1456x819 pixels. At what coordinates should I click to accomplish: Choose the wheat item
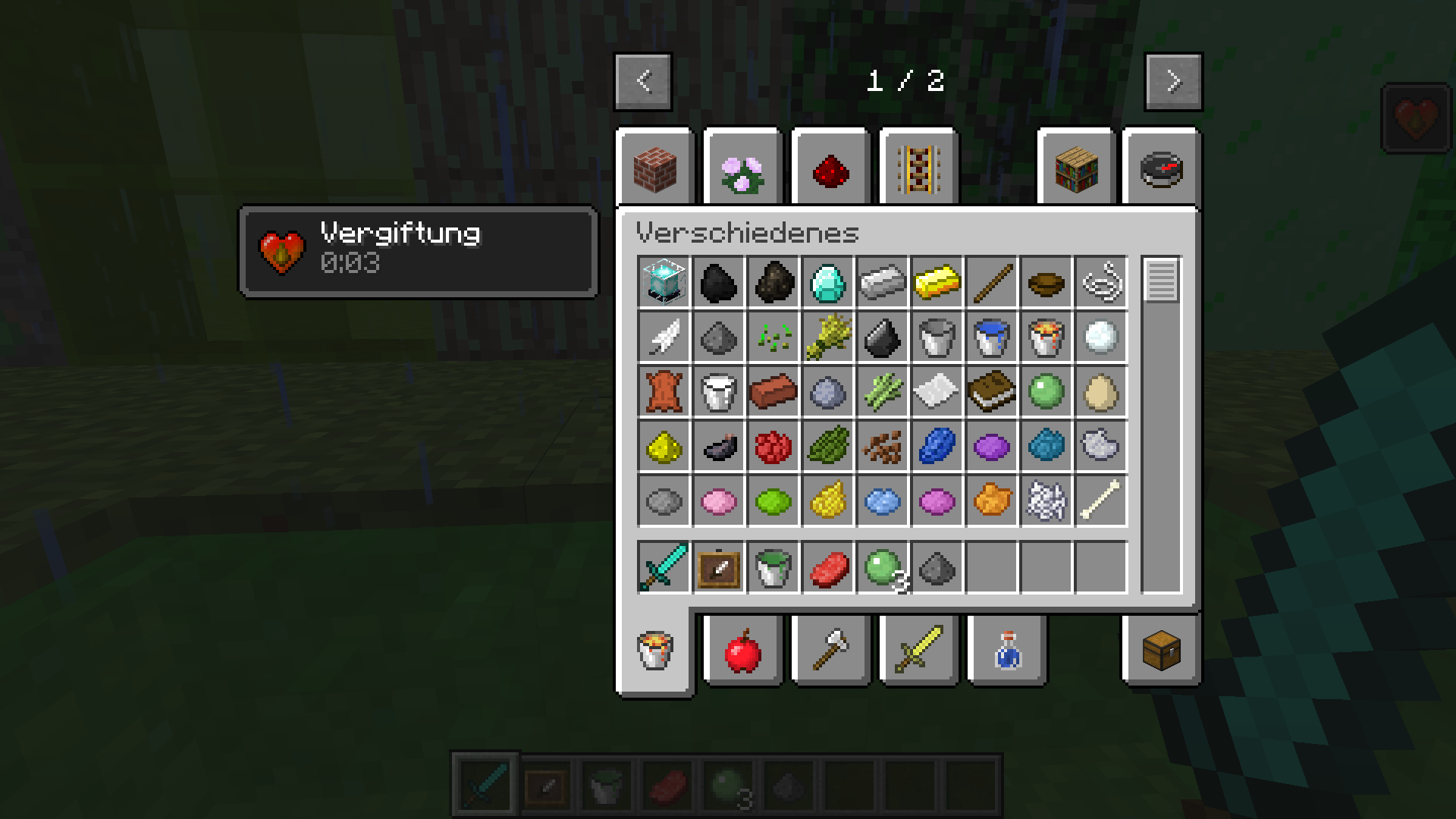point(827,337)
